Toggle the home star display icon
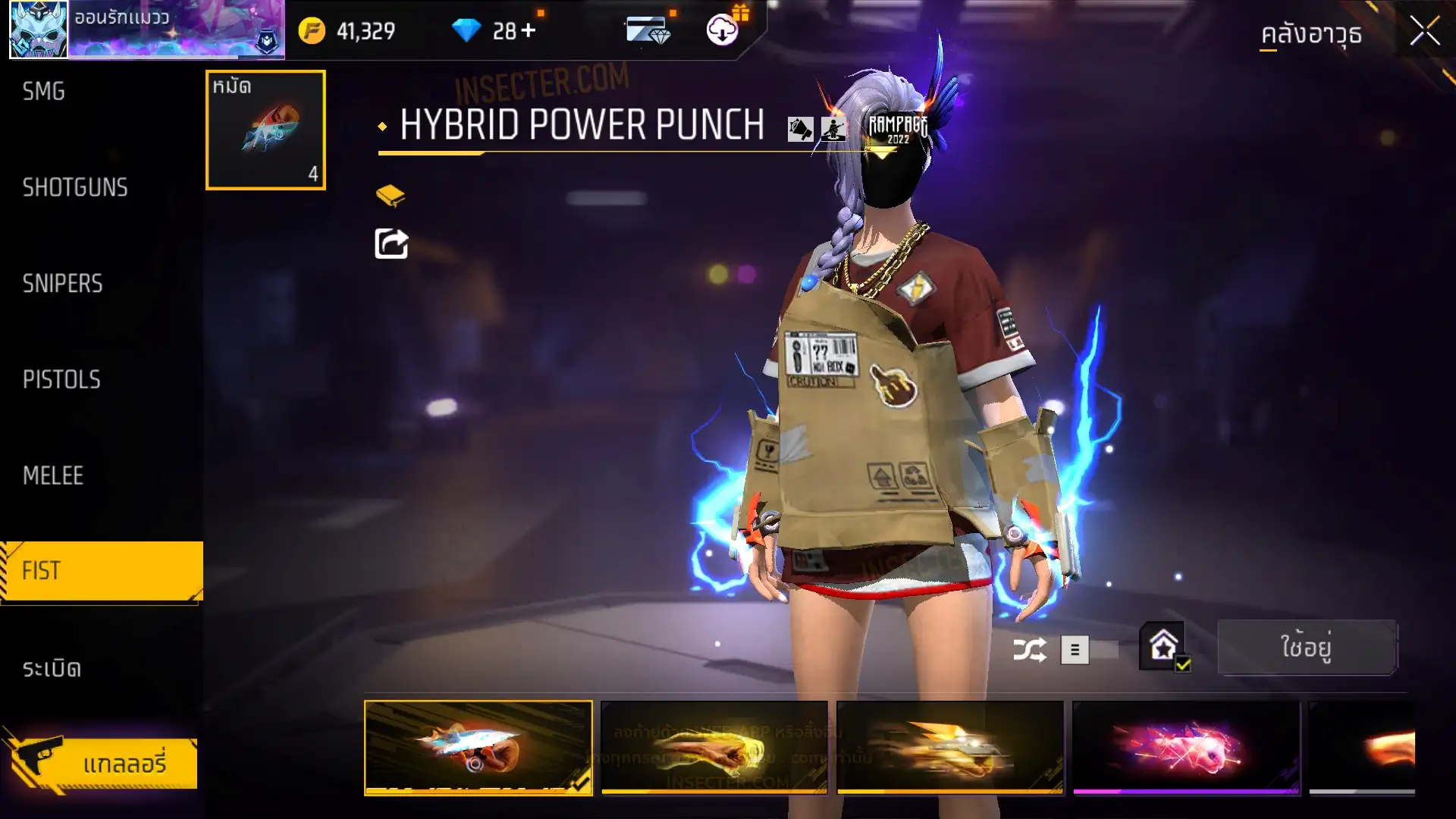The width and height of the screenshot is (1456, 819). click(x=1163, y=647)
